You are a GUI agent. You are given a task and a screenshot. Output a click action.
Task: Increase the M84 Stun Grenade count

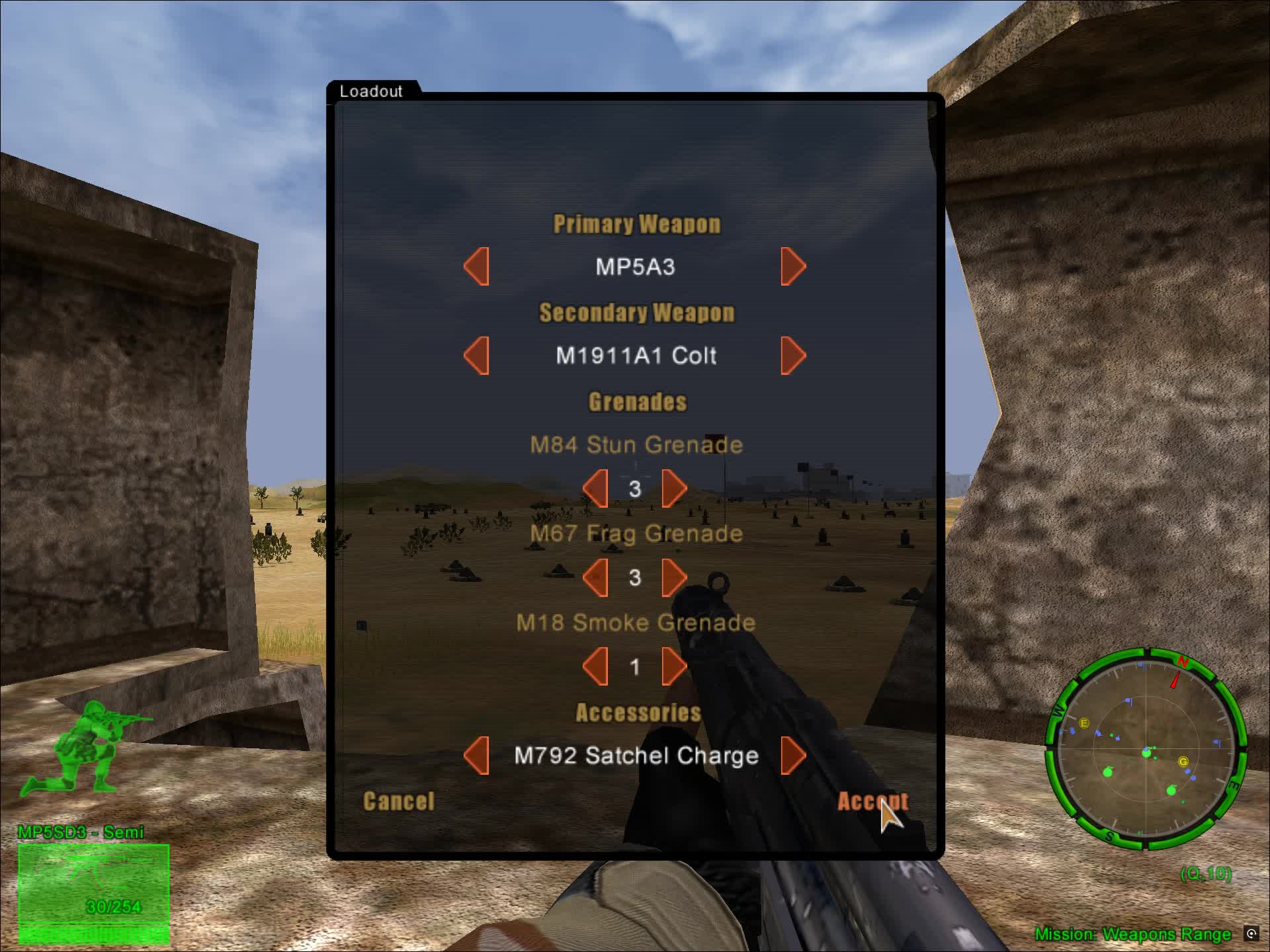[674, 487]
